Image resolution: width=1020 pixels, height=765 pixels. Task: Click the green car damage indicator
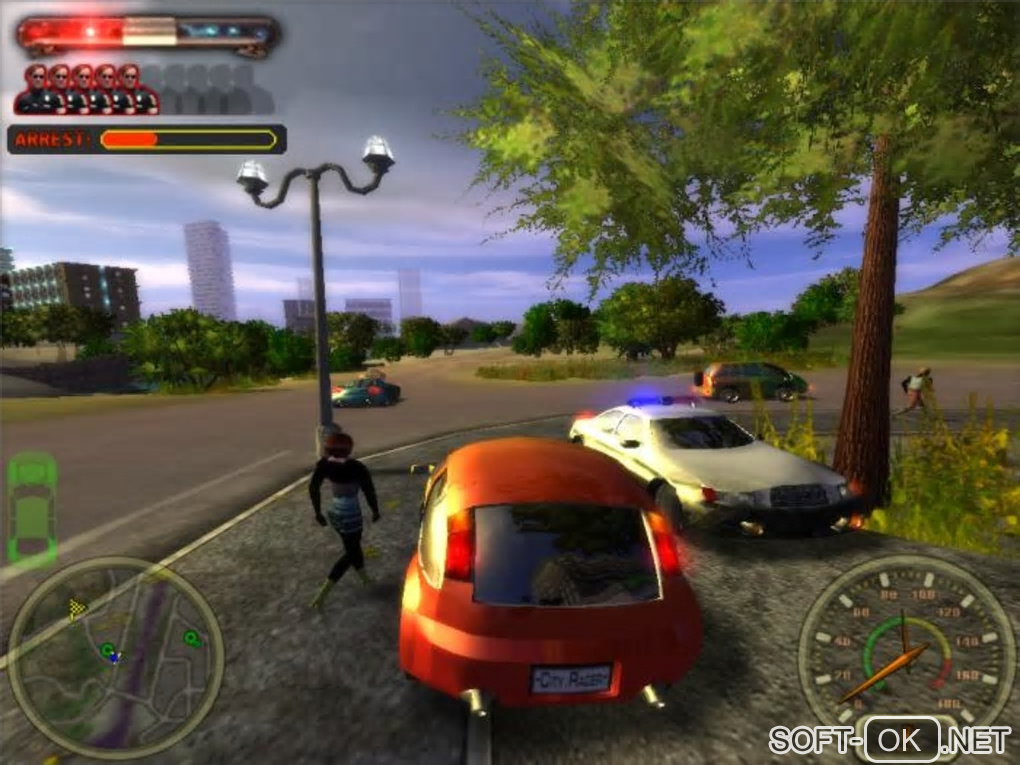[x=32, y=508]
